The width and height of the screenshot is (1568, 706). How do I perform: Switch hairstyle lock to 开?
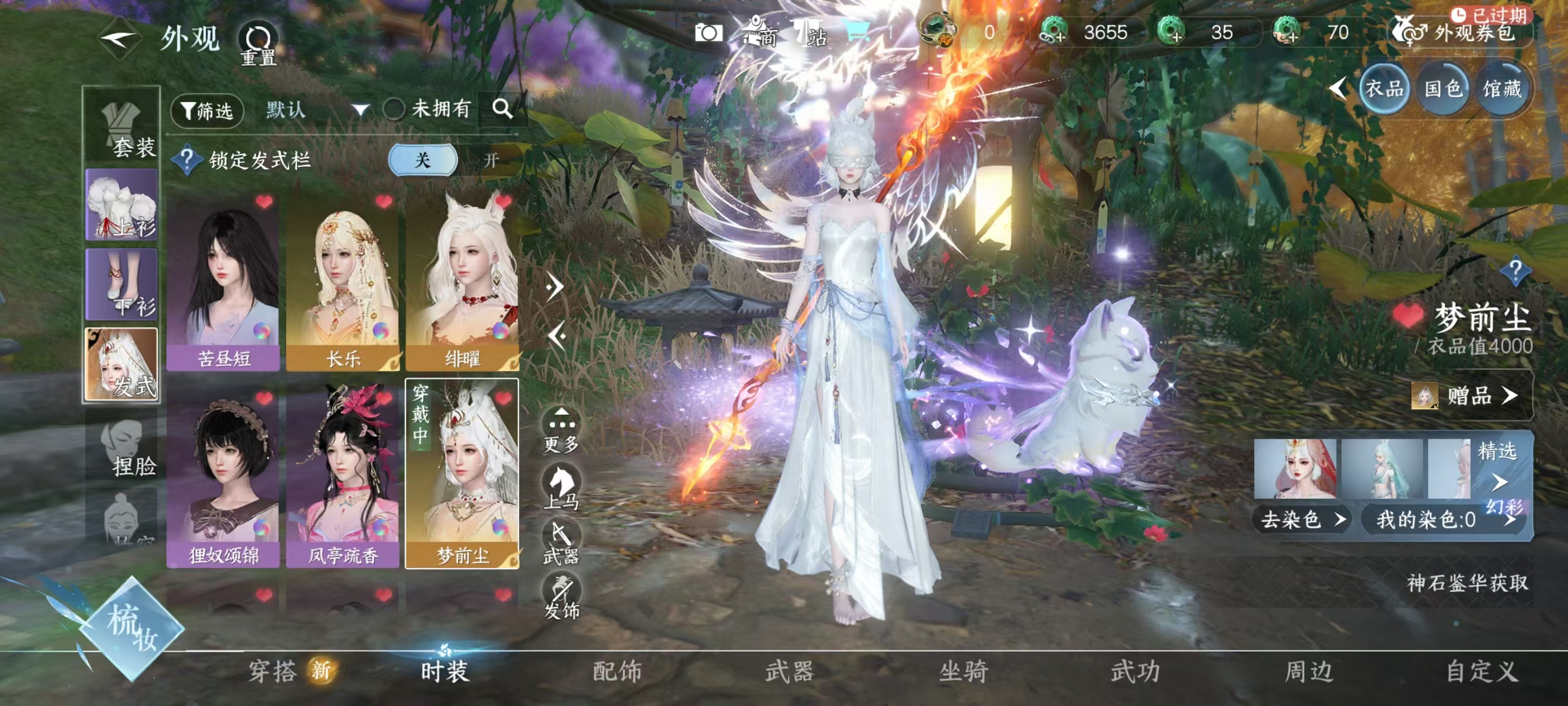click(491, 160)
